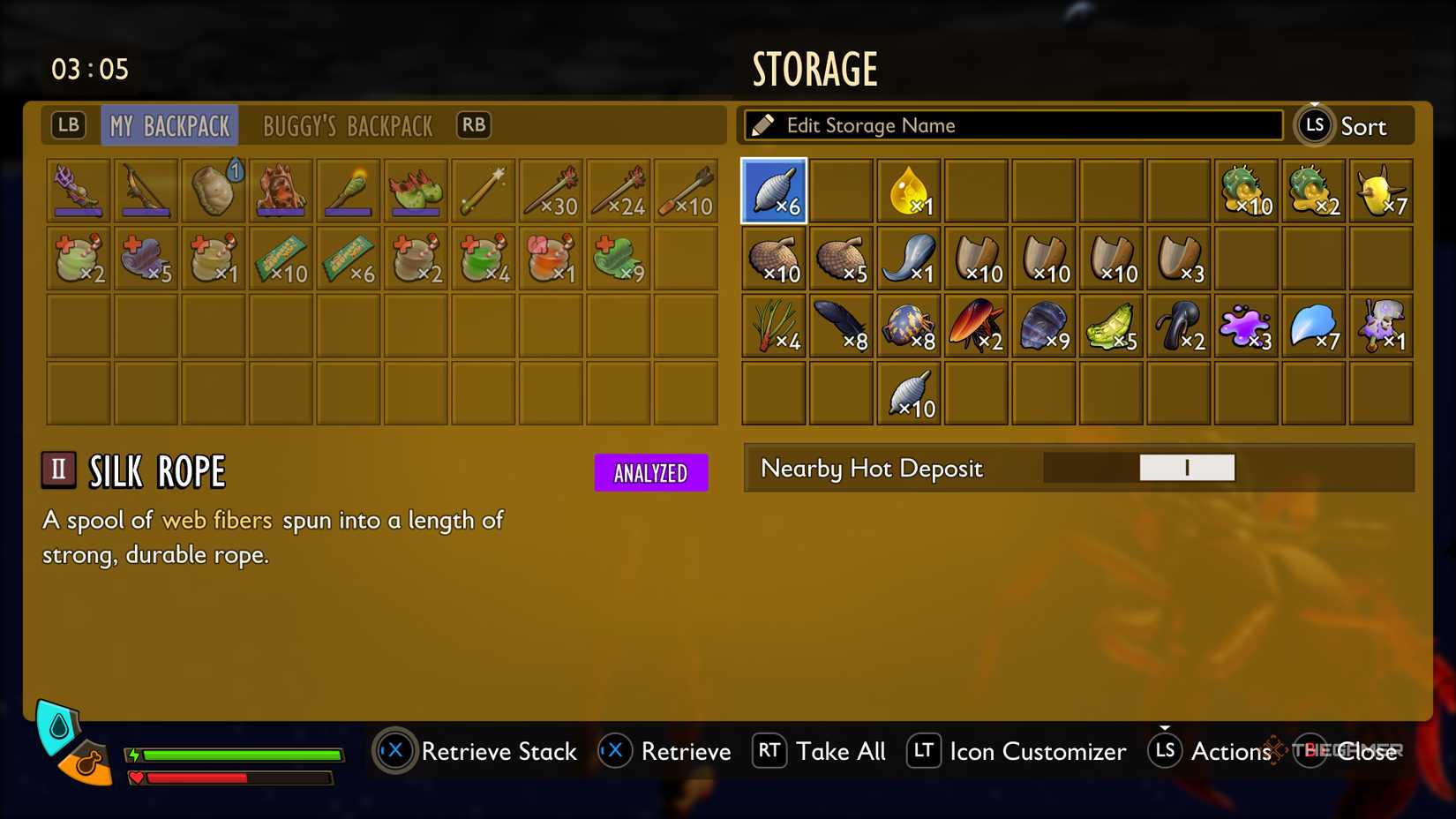1456x819 pixels.
Task: Select the lit torch in My Backpack
Action: pyautogui.click(x=349, y=190)
